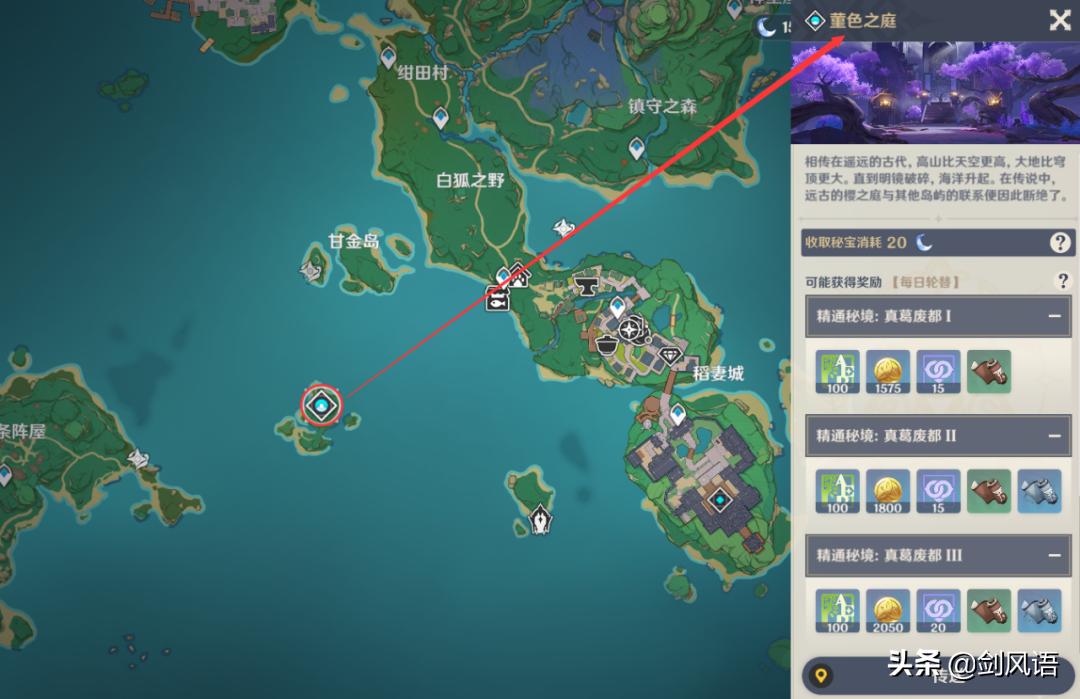
Task: Select the map marker on 甘金岛
Action: click(x=313, y=266)
